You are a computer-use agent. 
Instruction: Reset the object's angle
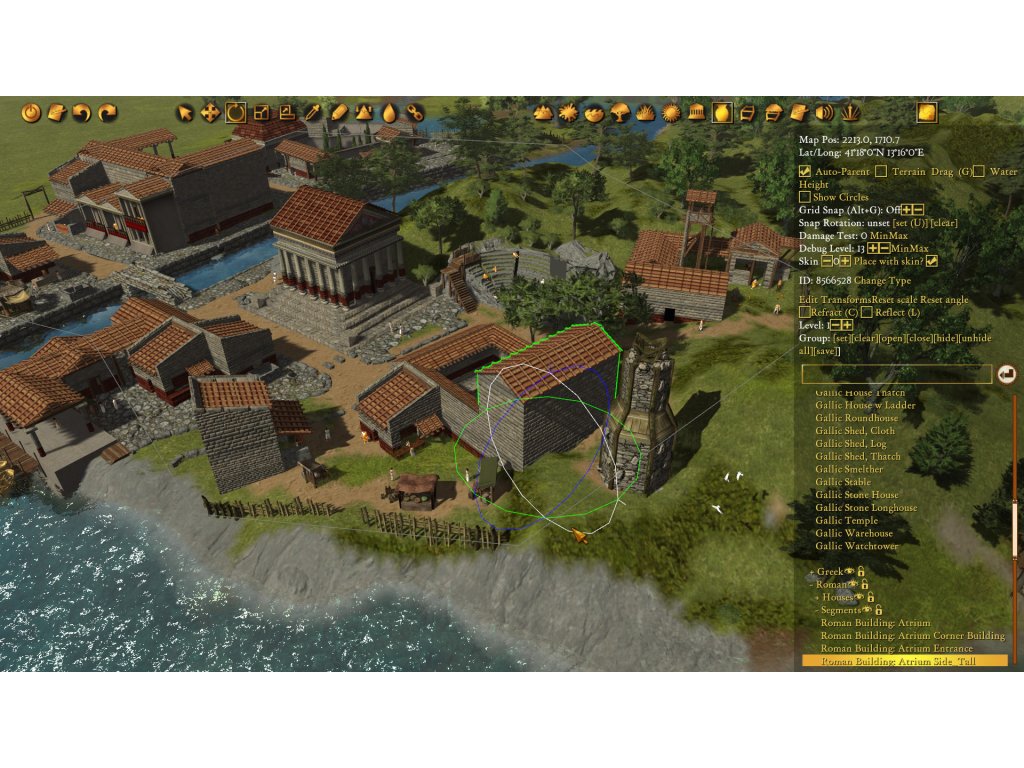tap(945, 300)
